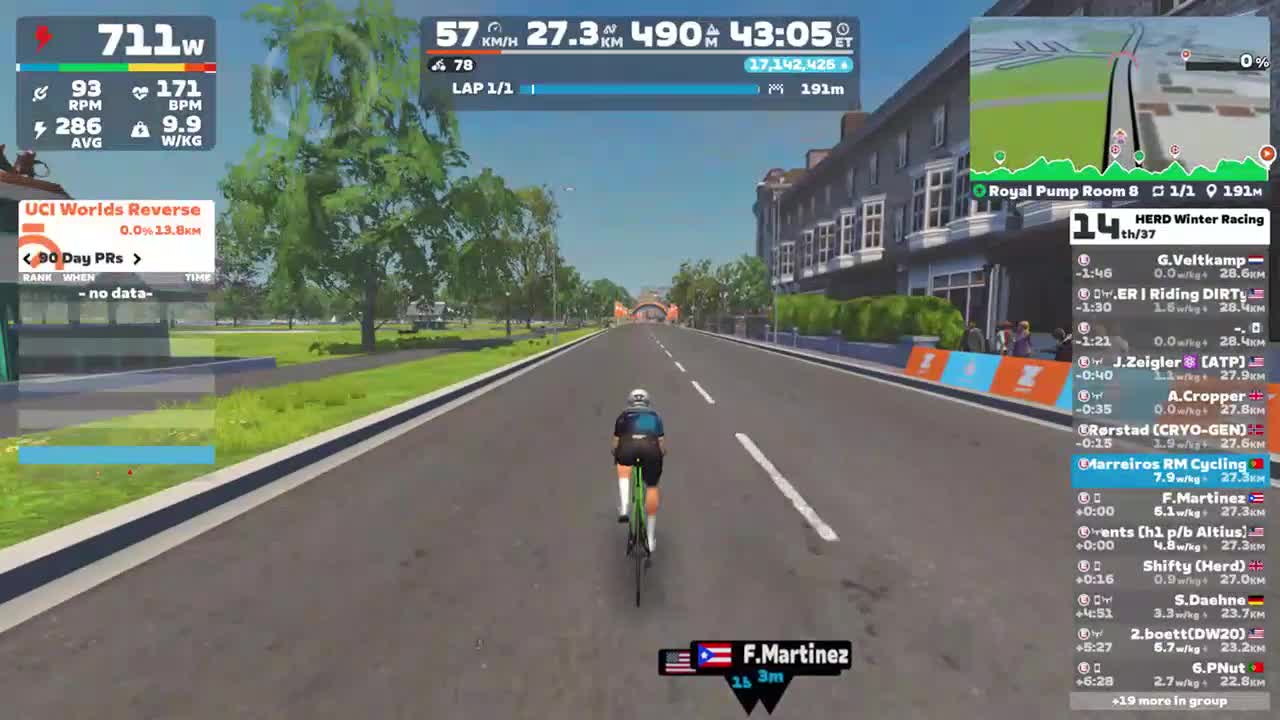Viewport: 1280px width, 720px height.
Task: Open previous PR period with left chevron
Action: tap(26, 258)
